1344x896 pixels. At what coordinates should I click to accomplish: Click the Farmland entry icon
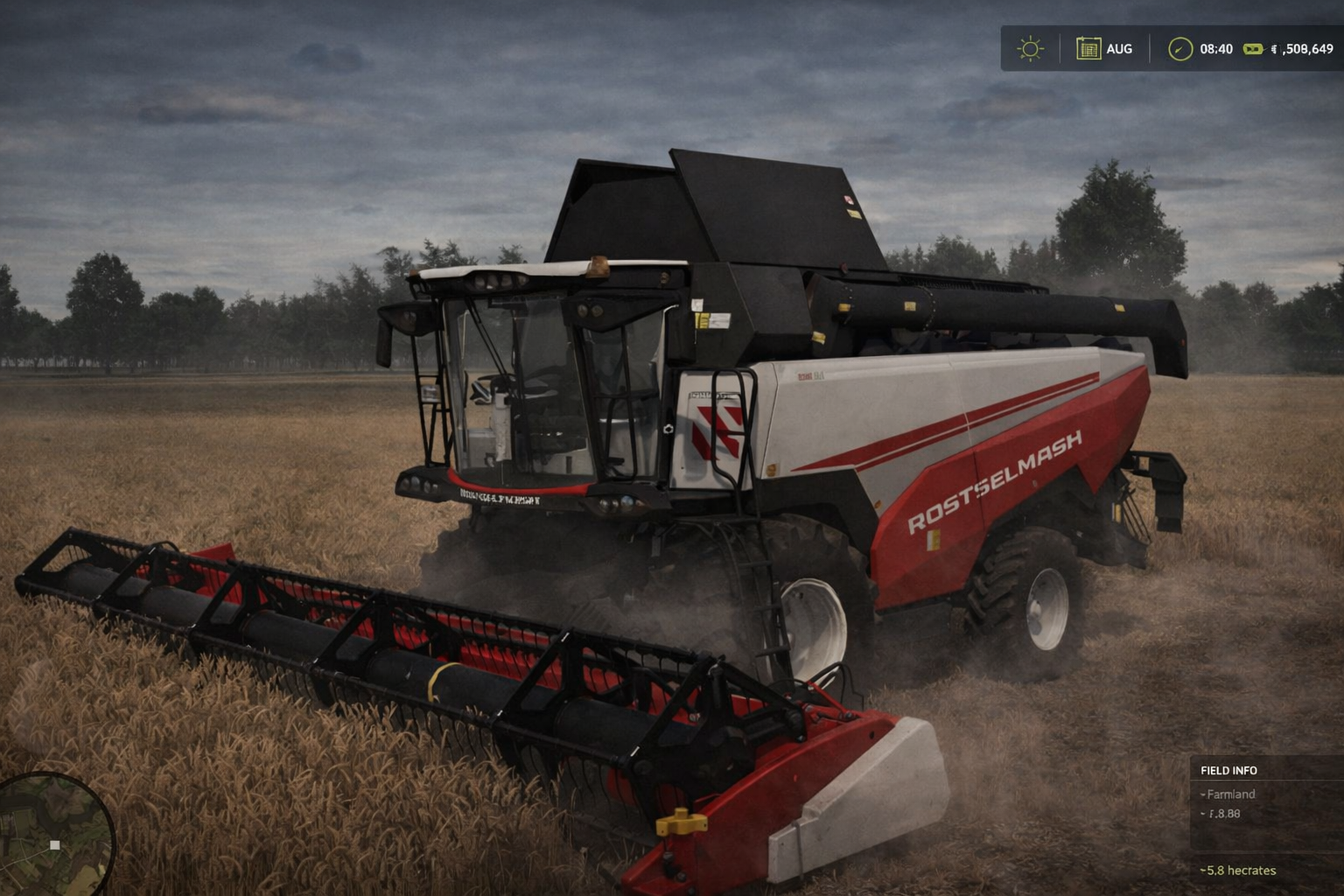pos(1205,794)
